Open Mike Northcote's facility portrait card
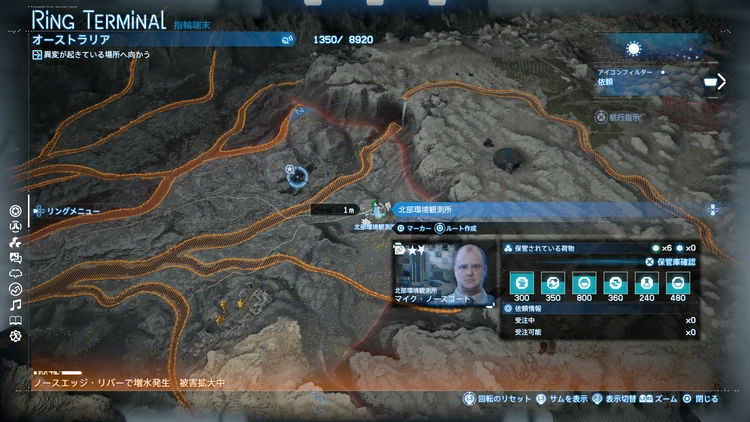The width and height of the screenshot is (750, 422). [x=447, y=270]
